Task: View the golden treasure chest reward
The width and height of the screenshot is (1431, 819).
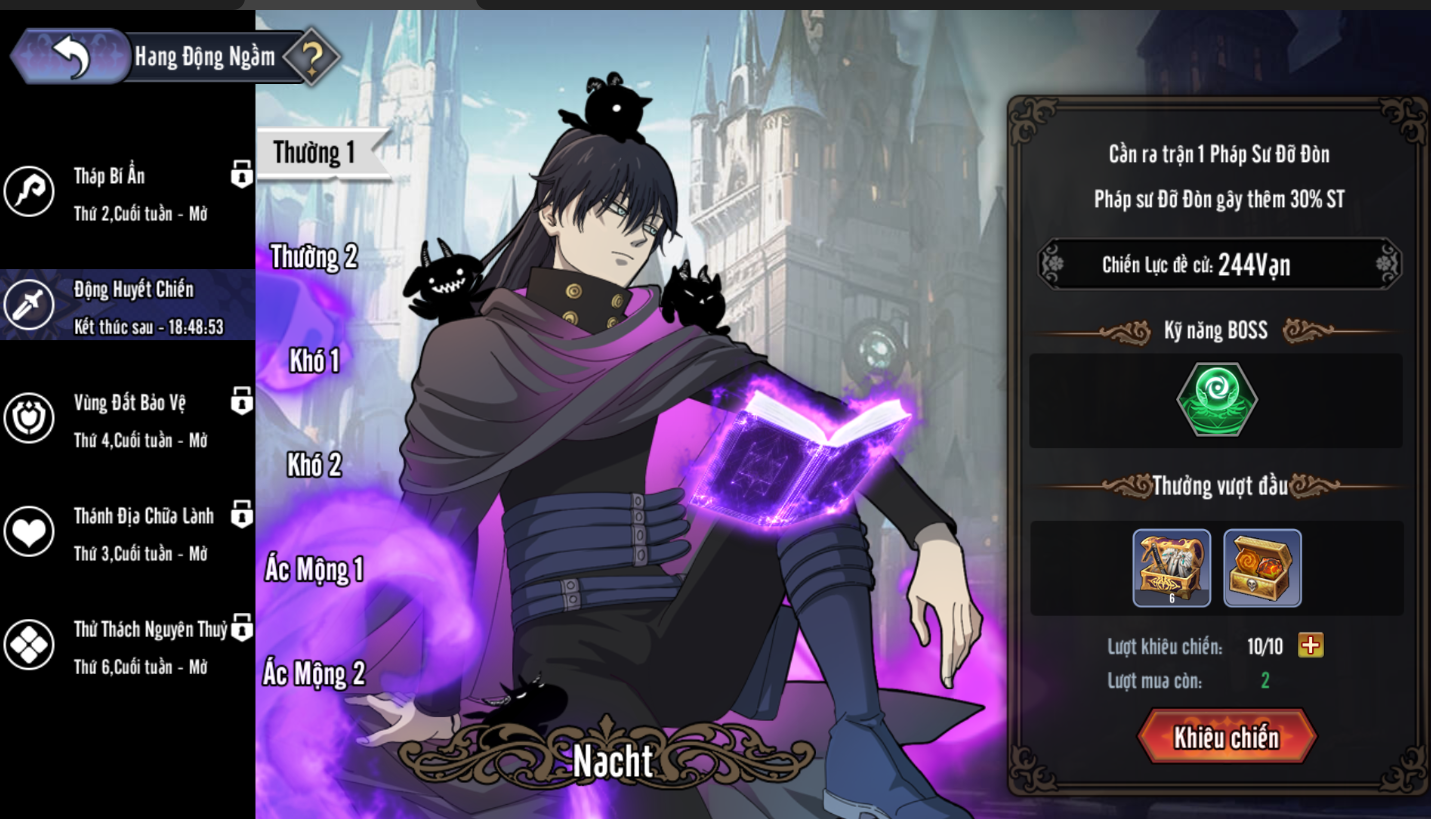Action: coord(1262,568)
